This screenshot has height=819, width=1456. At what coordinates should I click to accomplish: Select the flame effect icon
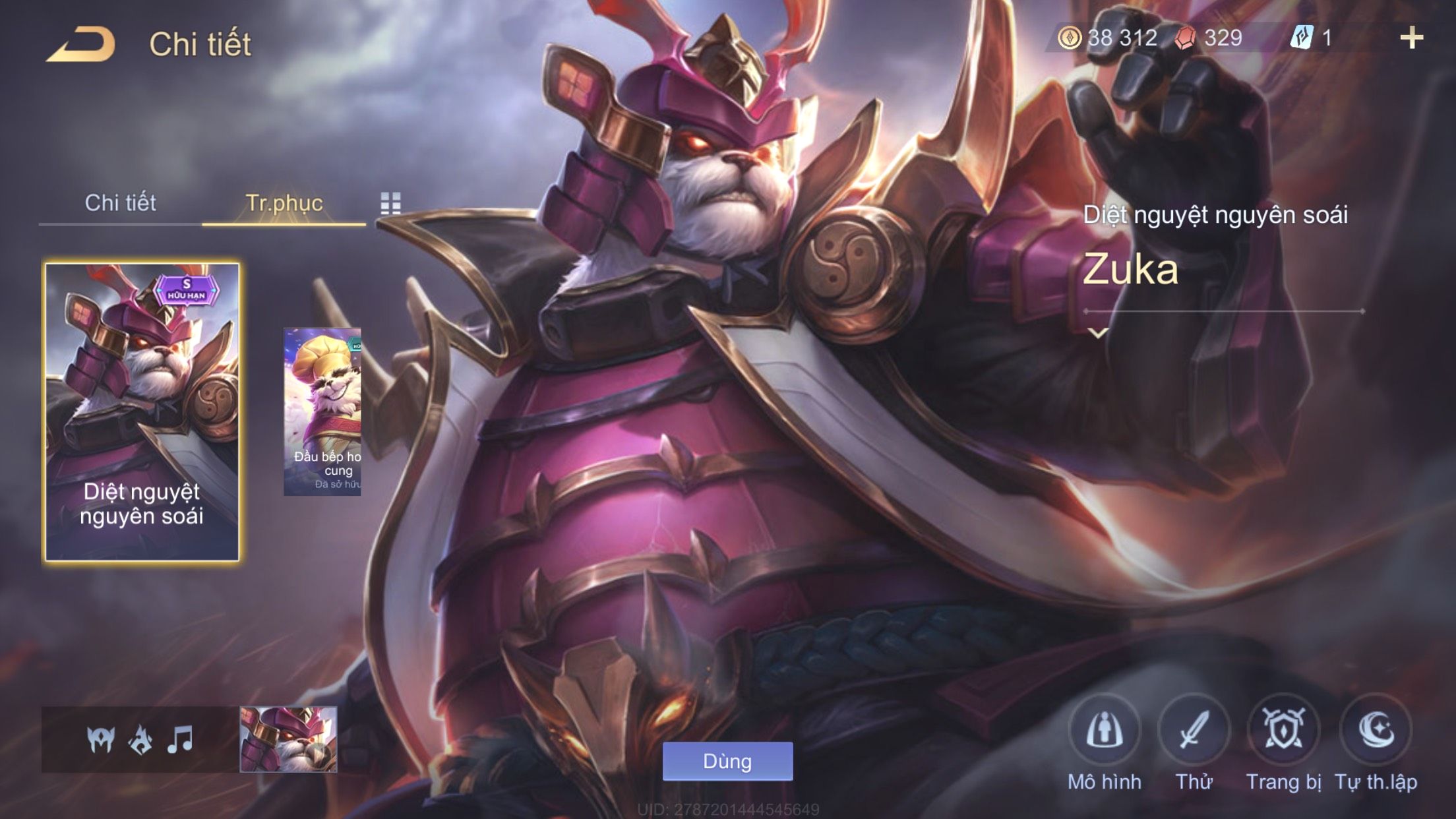tap(140, 739)
